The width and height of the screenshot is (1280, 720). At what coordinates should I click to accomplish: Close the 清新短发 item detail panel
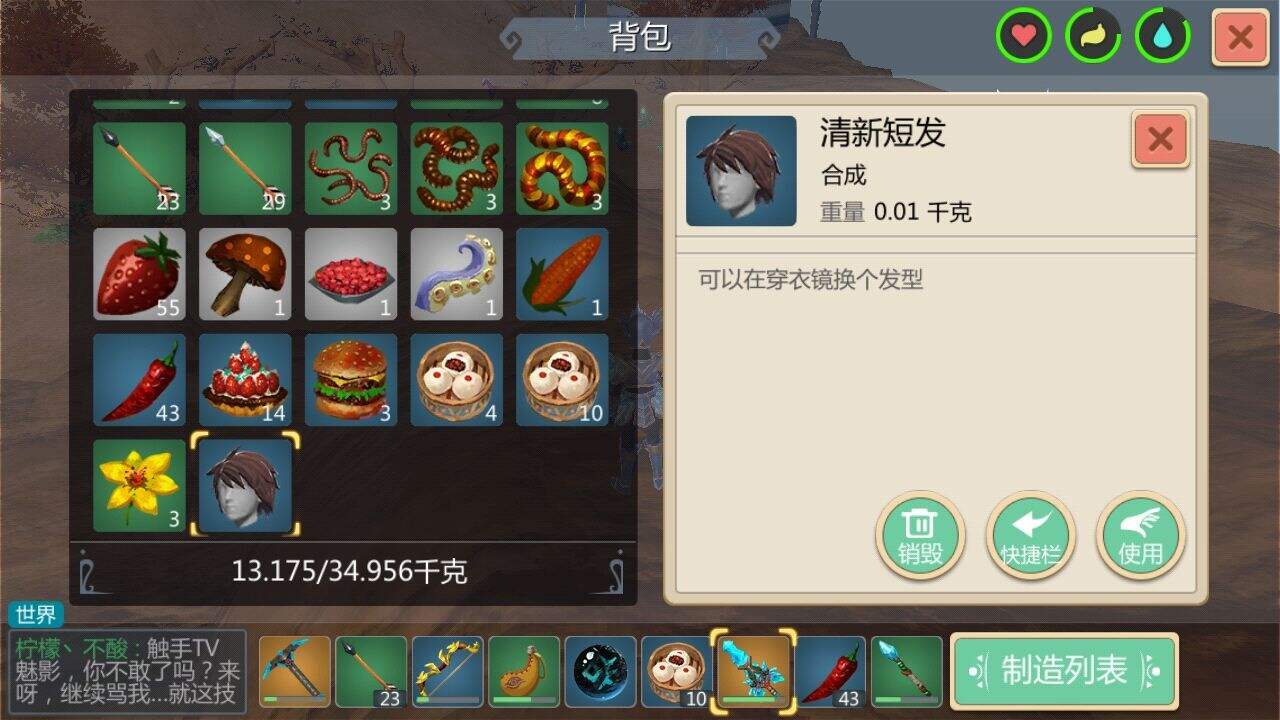pyautogui.click(x=1158, y=139)
